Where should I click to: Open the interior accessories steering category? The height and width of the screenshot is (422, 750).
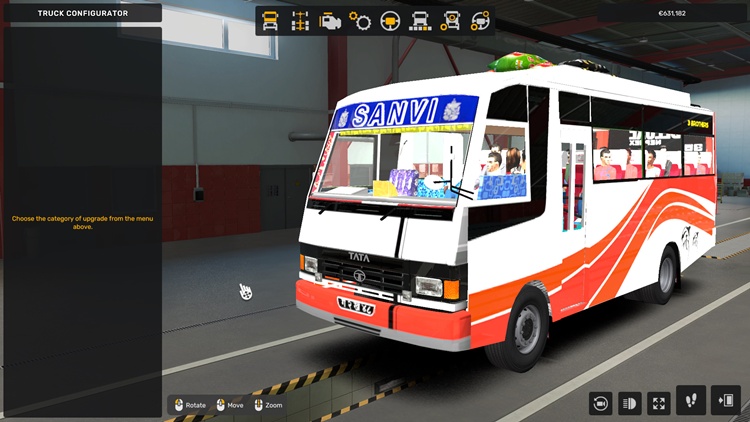(481, 20)
